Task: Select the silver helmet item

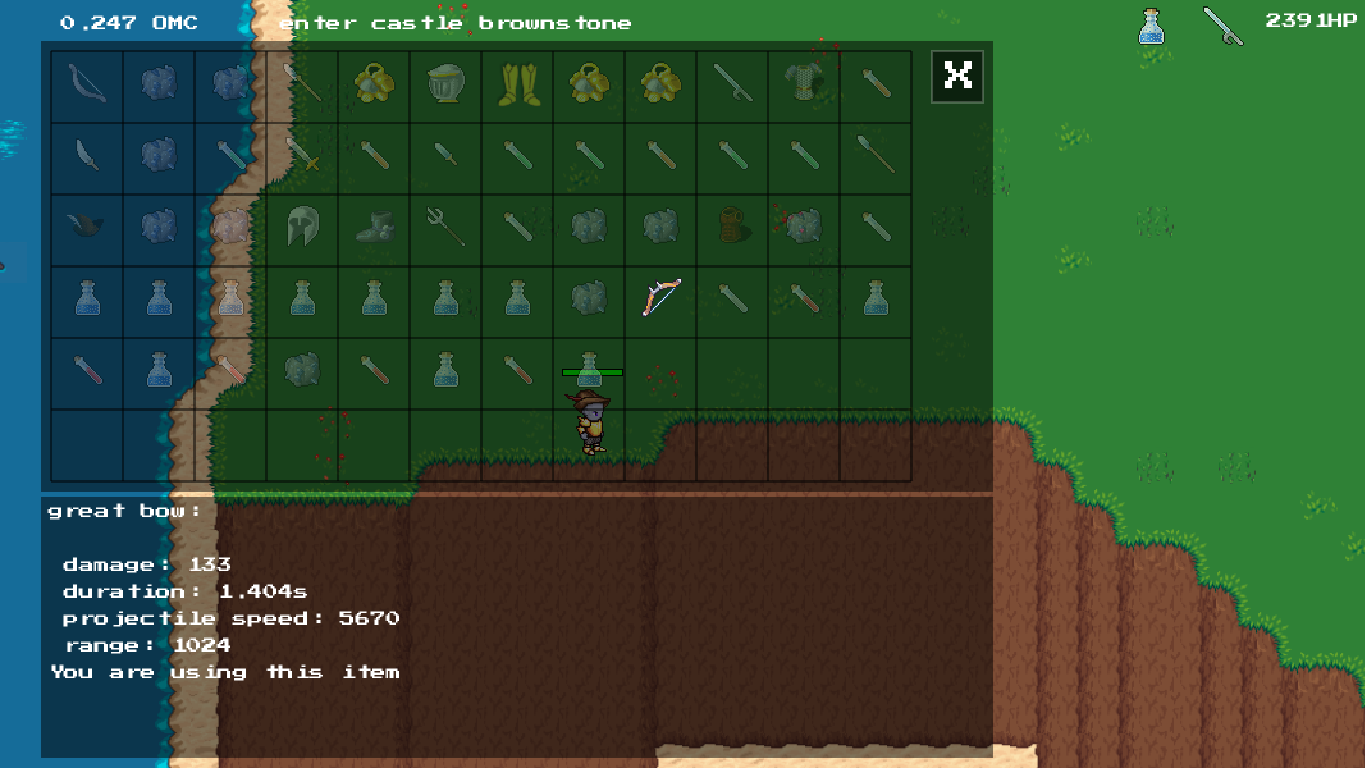Action: point(444,86)
